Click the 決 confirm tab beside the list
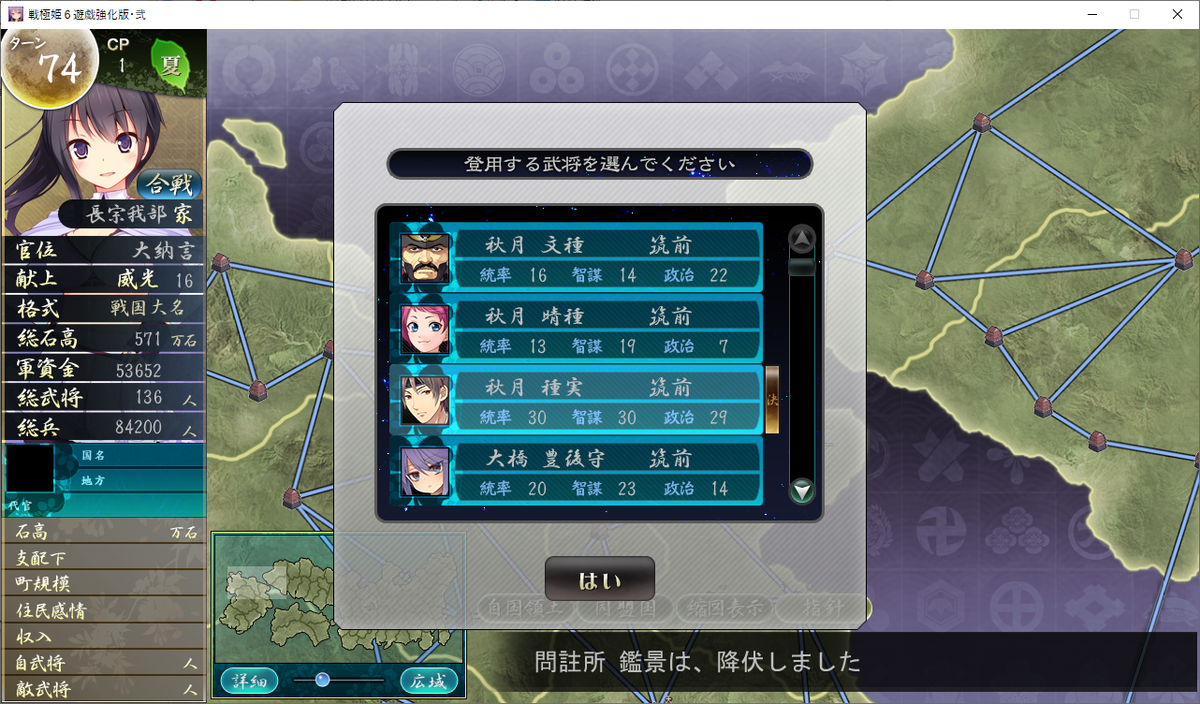This screenshot has height=704, width=1200. [772, 400]
